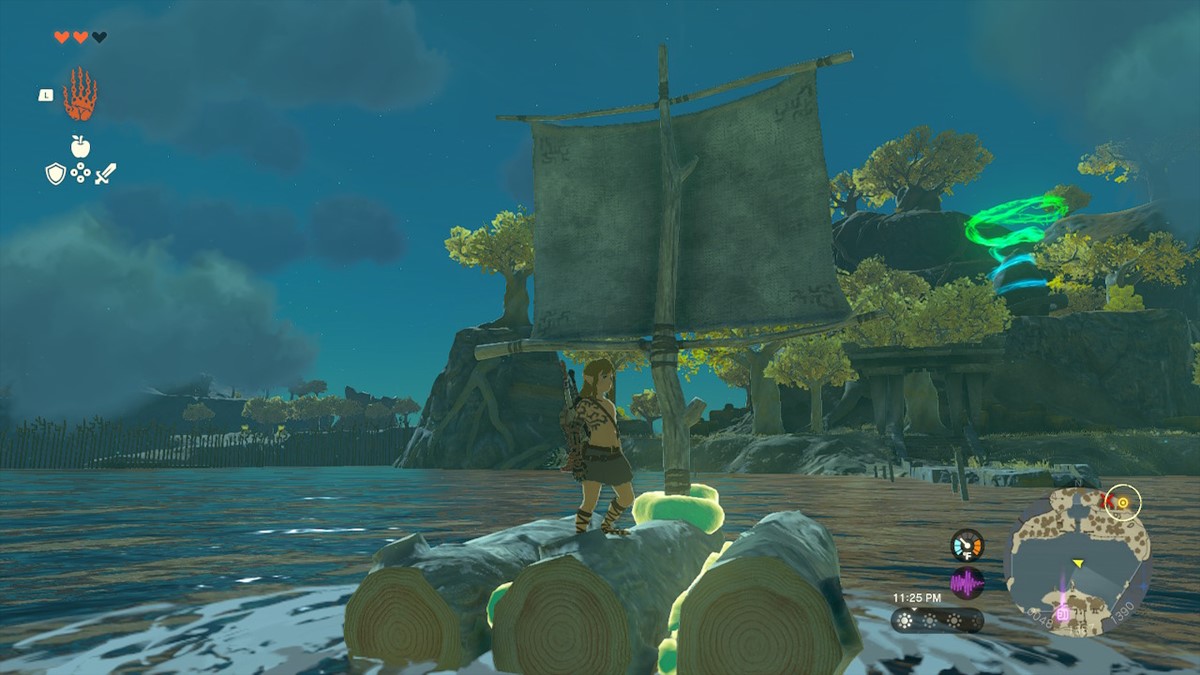1200x675 pixels.
Task: Click the circled yellow objective marker on minimap
Action: point(1124,502)
